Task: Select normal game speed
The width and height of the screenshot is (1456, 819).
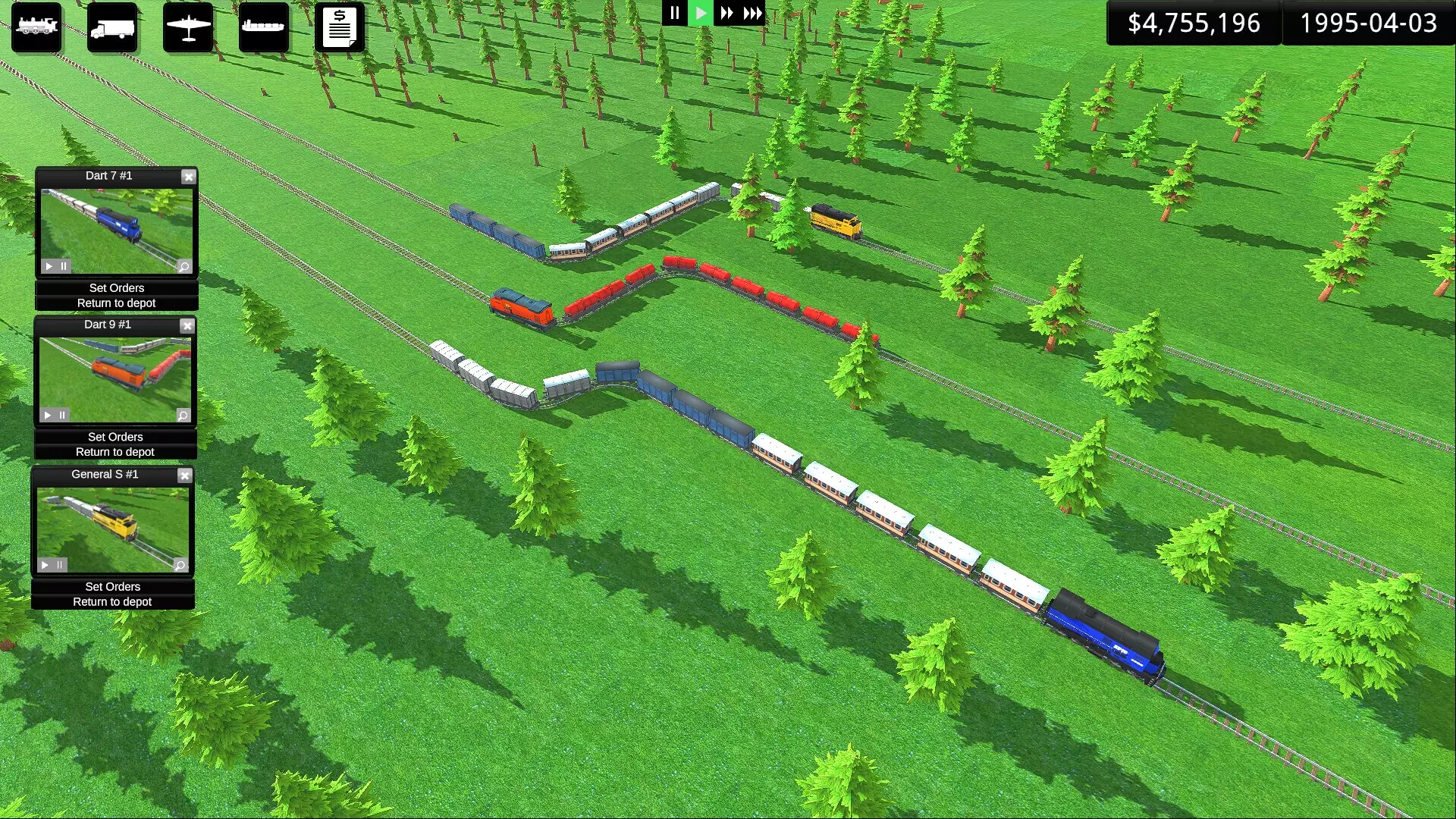Action: [x=700, y=13]
